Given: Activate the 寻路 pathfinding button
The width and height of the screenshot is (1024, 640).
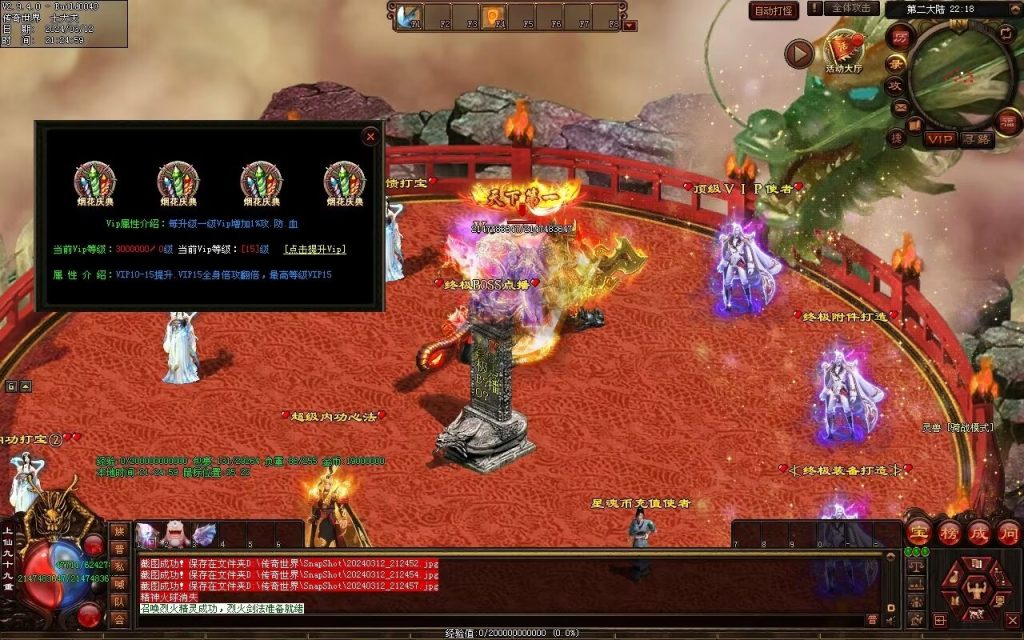Looking at the screenshot, I should (x=977, y=139).
